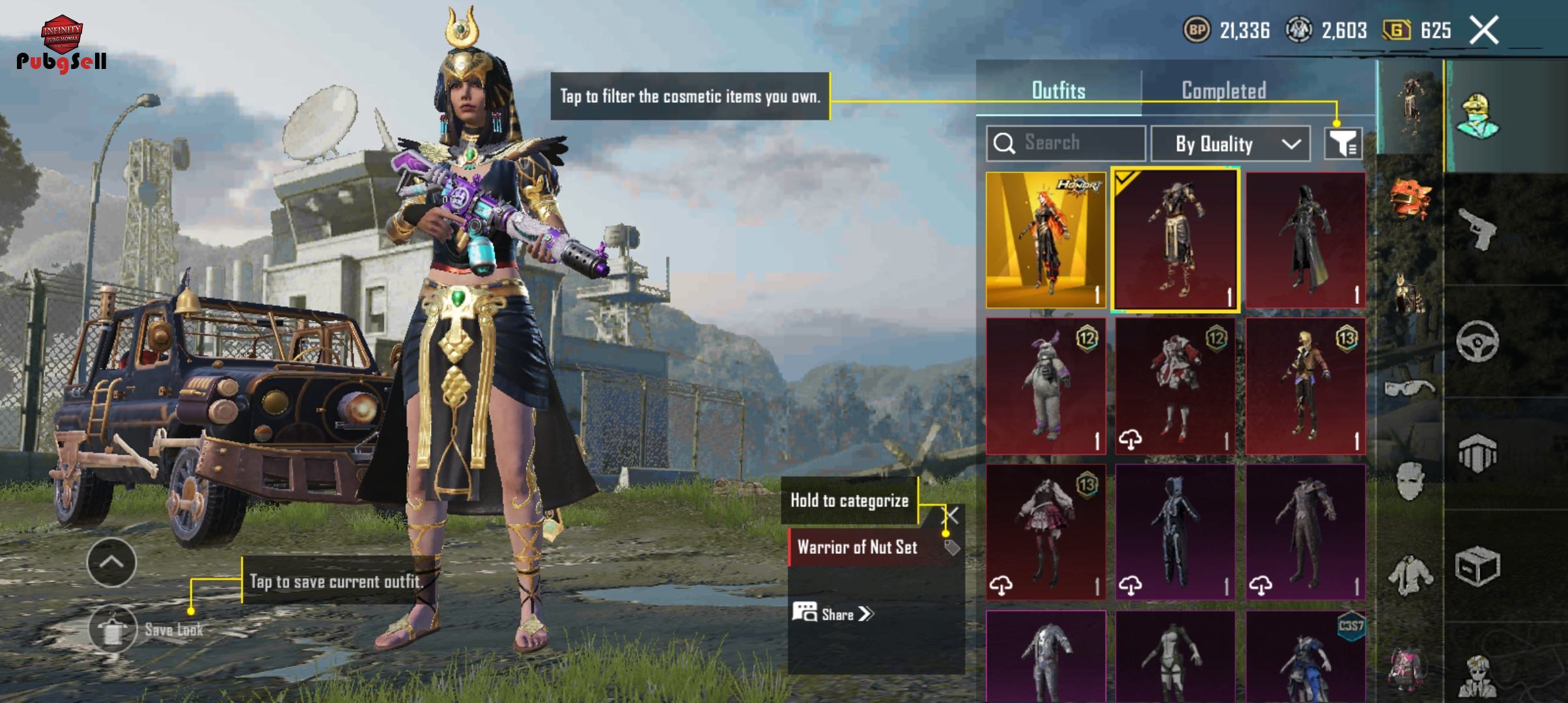Pick the red and white level 12 outfit
Screen dimensions: 1568x703
1175,386
